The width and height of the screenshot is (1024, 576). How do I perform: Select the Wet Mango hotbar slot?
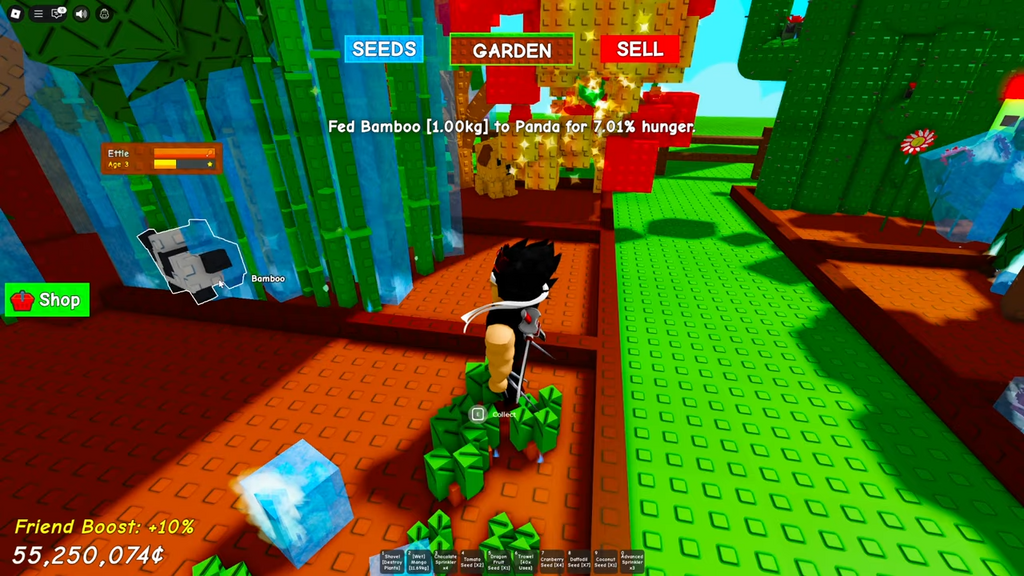click(x=419, y=563)
